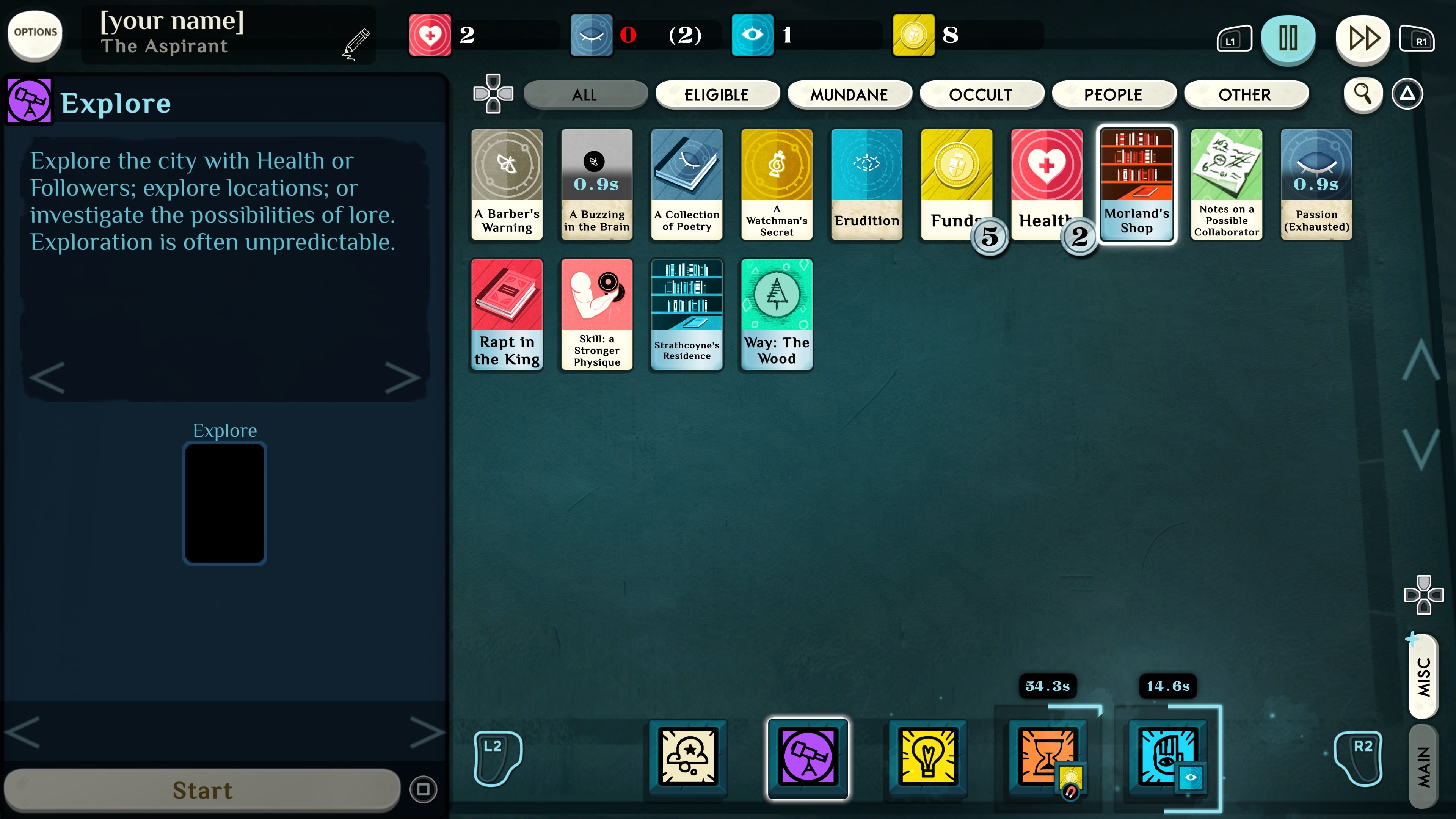
Task: Toggle the PEOPLE card filter
Action: [1114, 94]
